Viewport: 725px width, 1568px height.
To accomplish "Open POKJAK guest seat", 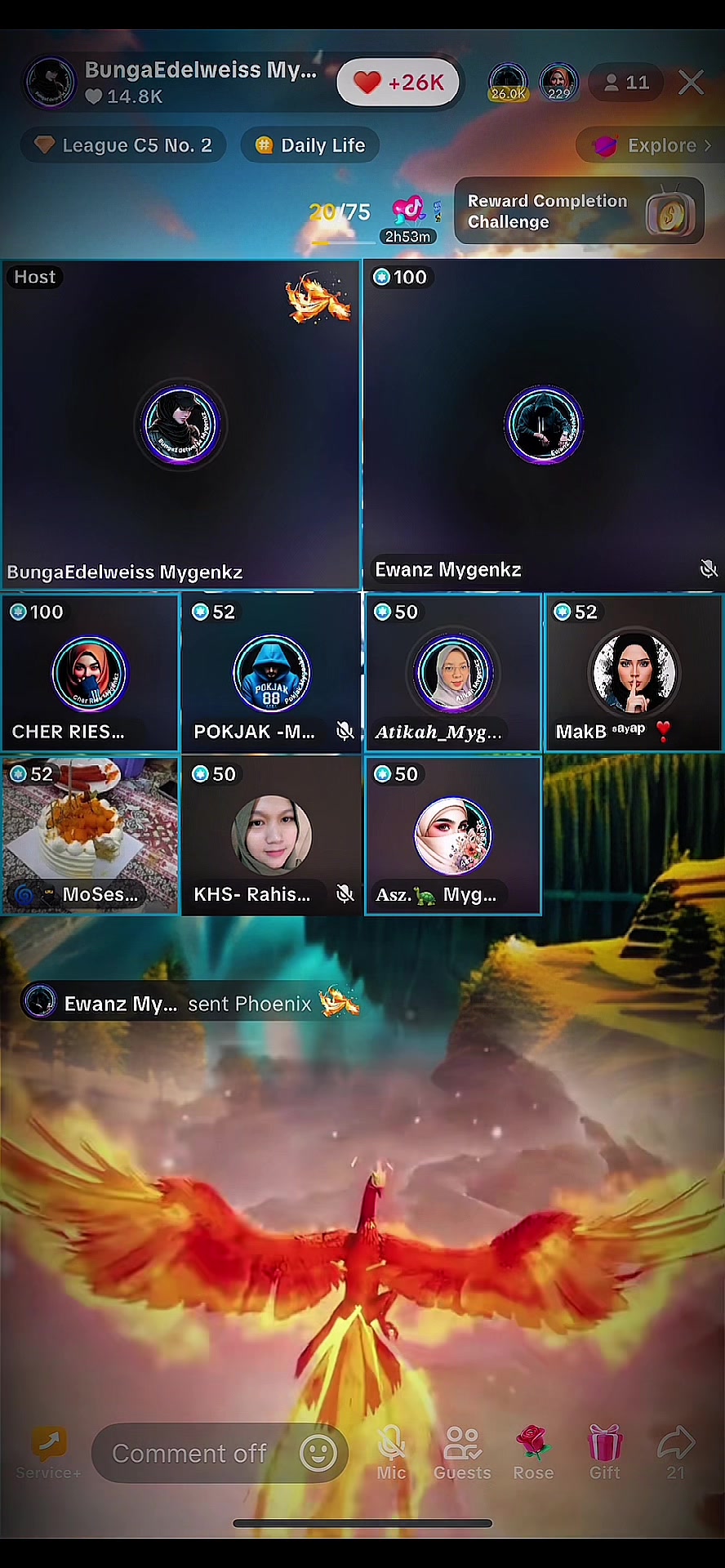I will click(x=271, y=673).
